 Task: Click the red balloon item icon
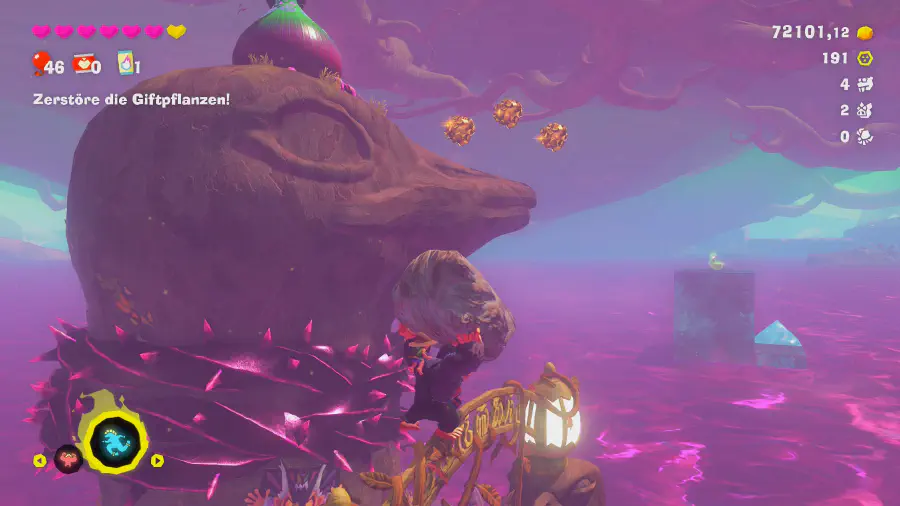pos(39,64)
